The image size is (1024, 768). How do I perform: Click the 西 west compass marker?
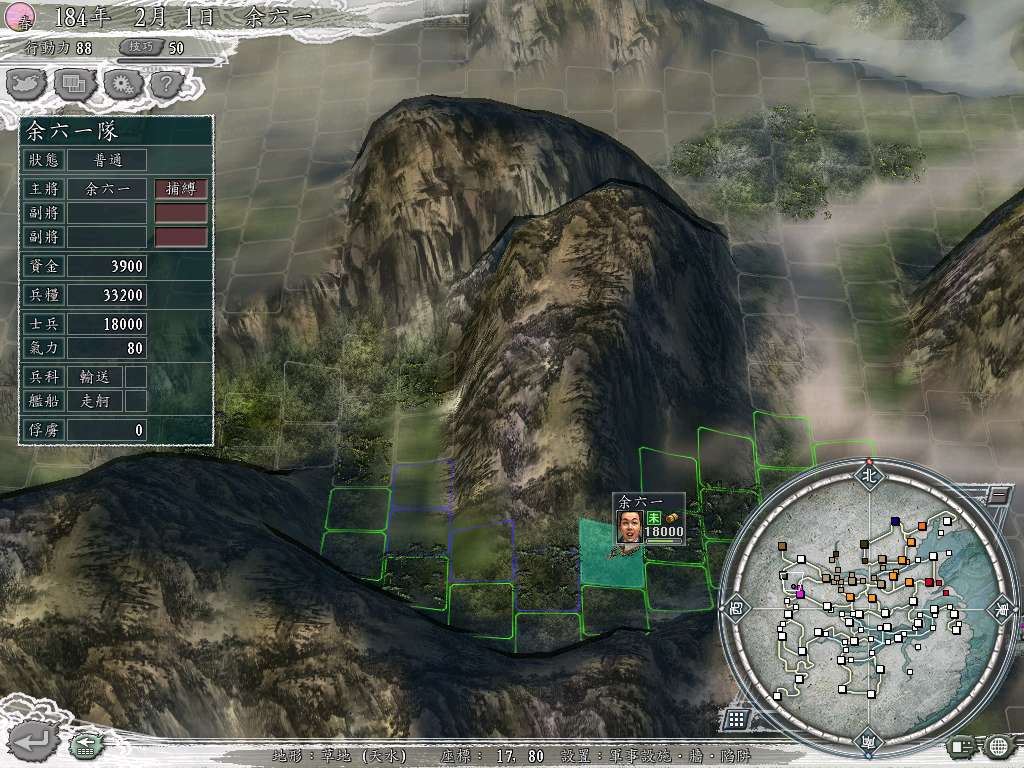(735, 609)
